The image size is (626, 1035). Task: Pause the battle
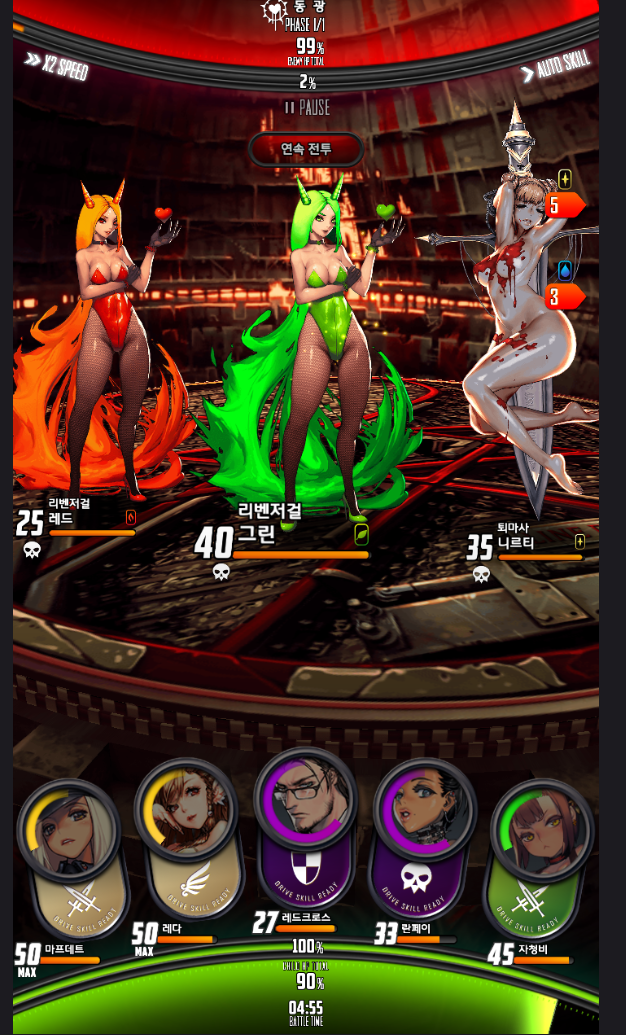point(306,107)
